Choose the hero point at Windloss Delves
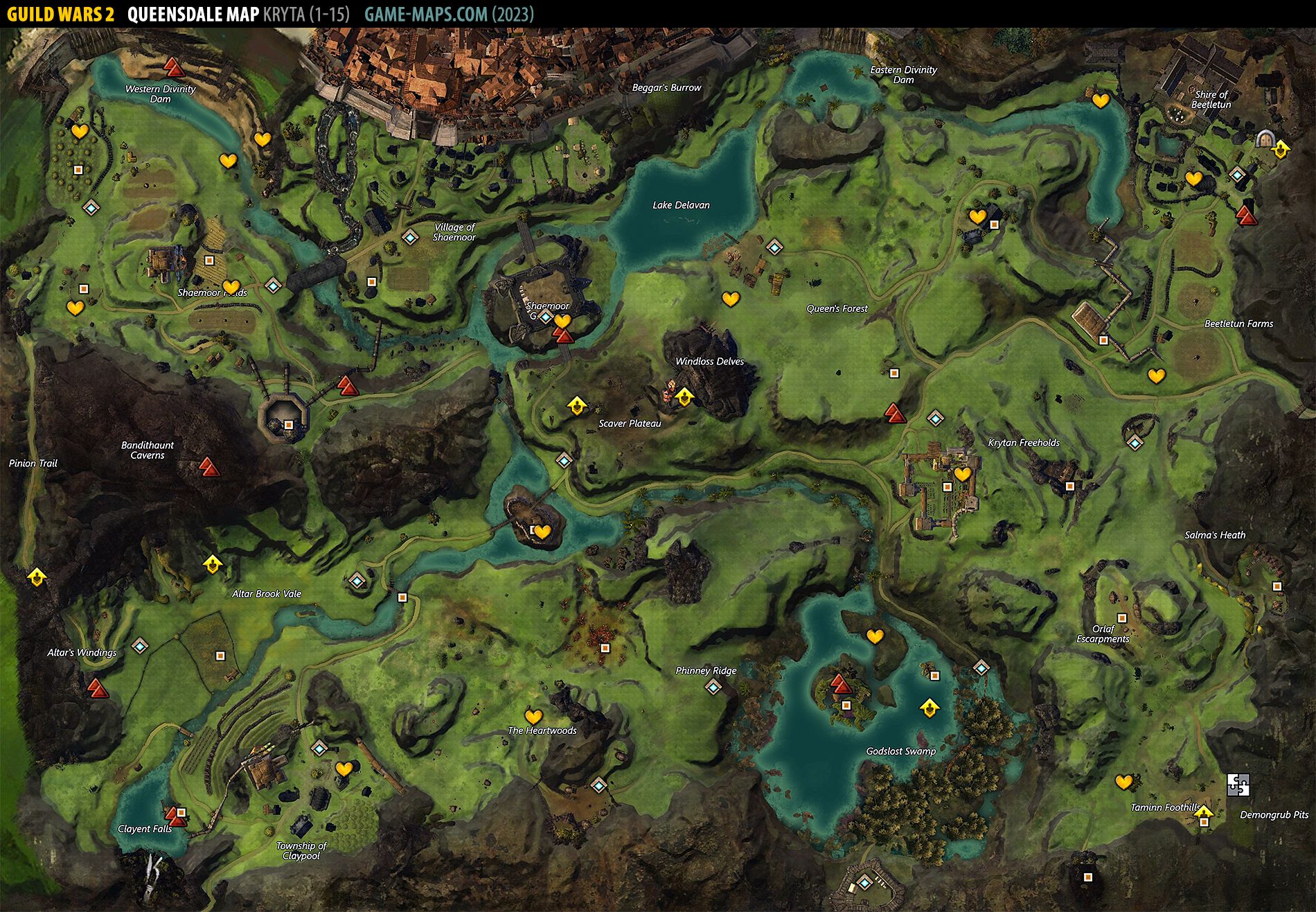1316x912 pixels. point(684,396)
